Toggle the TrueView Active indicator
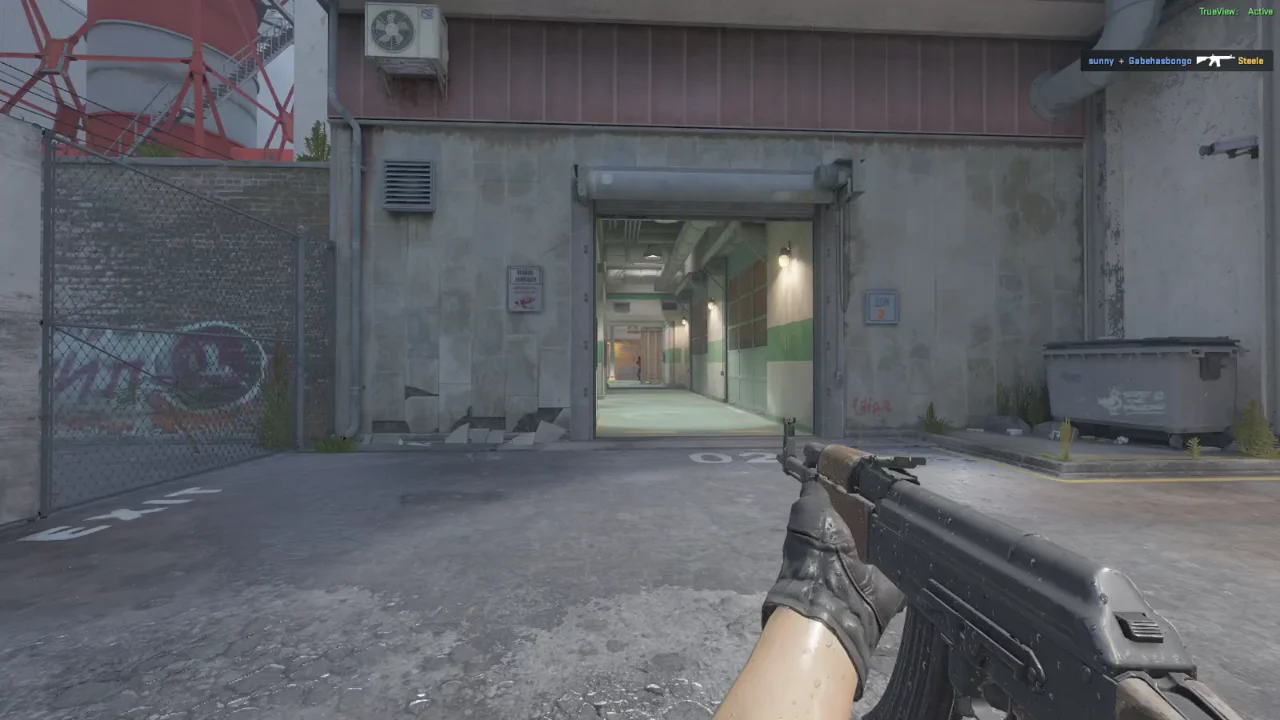The width and height of the screenshot is (1280, 720). click(1235, 12)
